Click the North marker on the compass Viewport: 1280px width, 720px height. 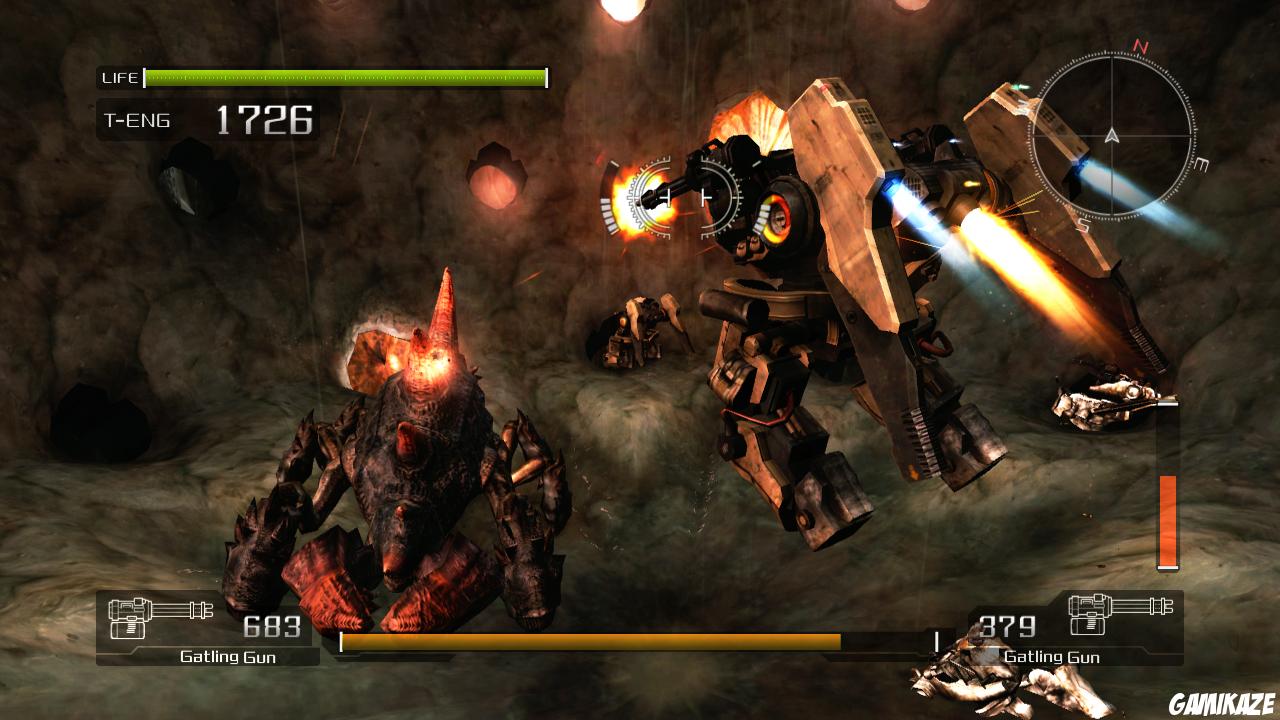point(1138,48)
